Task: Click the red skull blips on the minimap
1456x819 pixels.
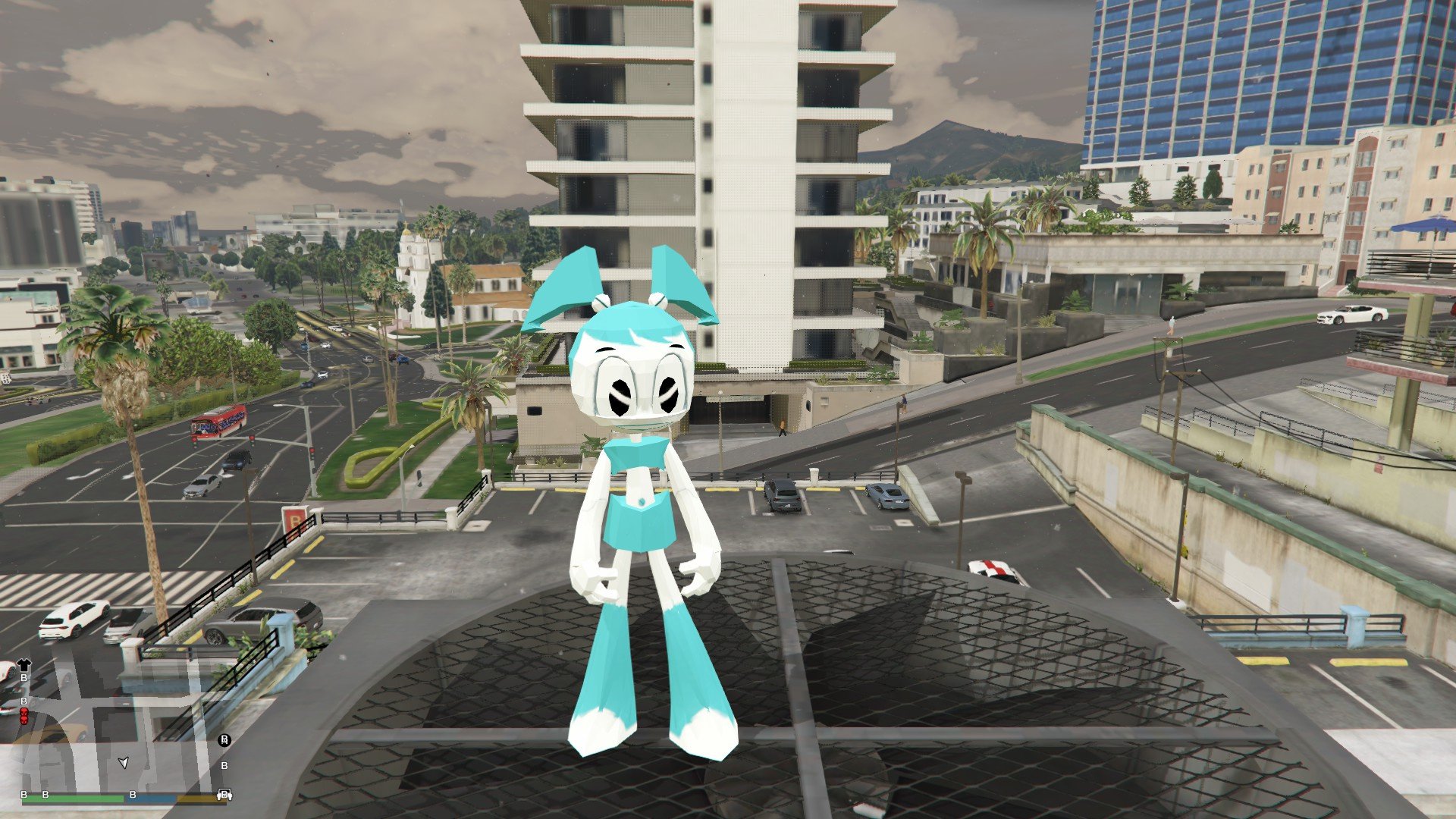Action: 24,716
